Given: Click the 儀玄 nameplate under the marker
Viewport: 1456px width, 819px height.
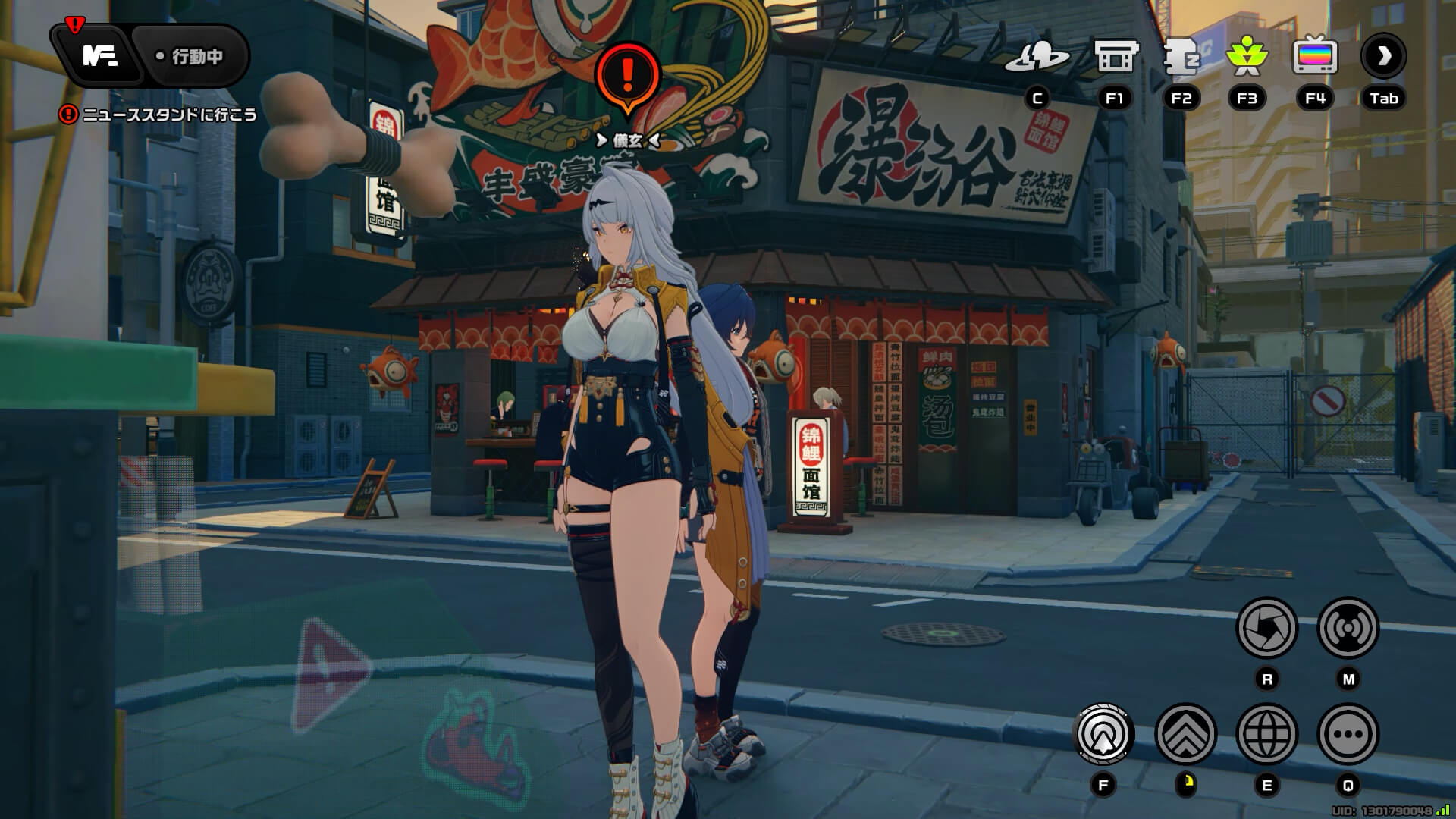Looking at the screenshot, I should pyautogui.click(x=629, y=138).
